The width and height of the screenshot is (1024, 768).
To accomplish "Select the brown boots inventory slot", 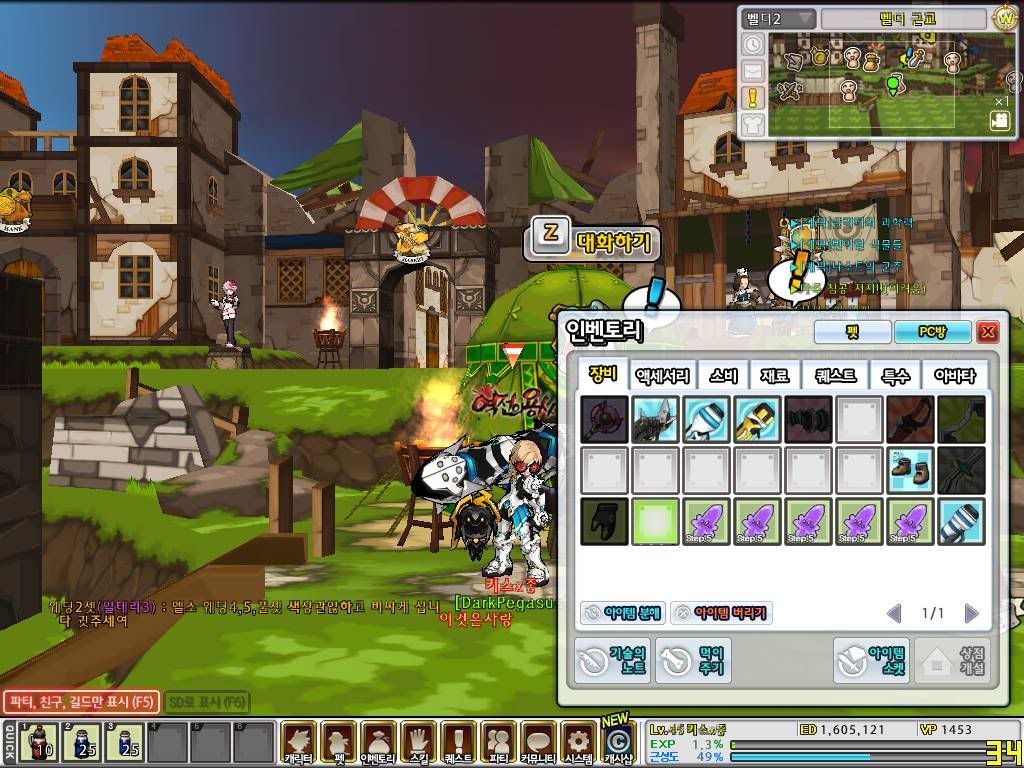I will click(909, 470).
